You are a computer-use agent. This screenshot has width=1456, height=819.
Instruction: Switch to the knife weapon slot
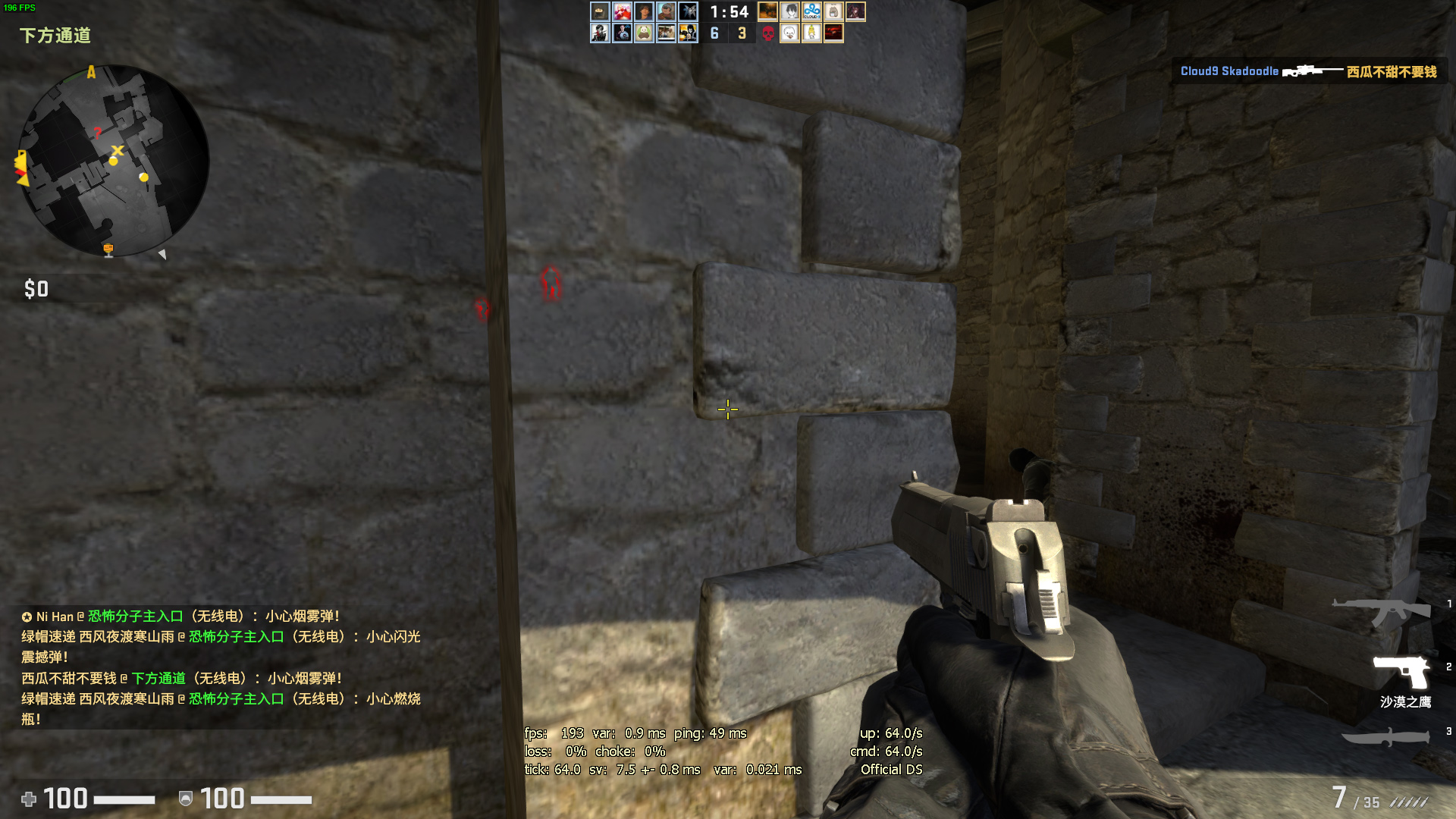tap(1385, 736)
